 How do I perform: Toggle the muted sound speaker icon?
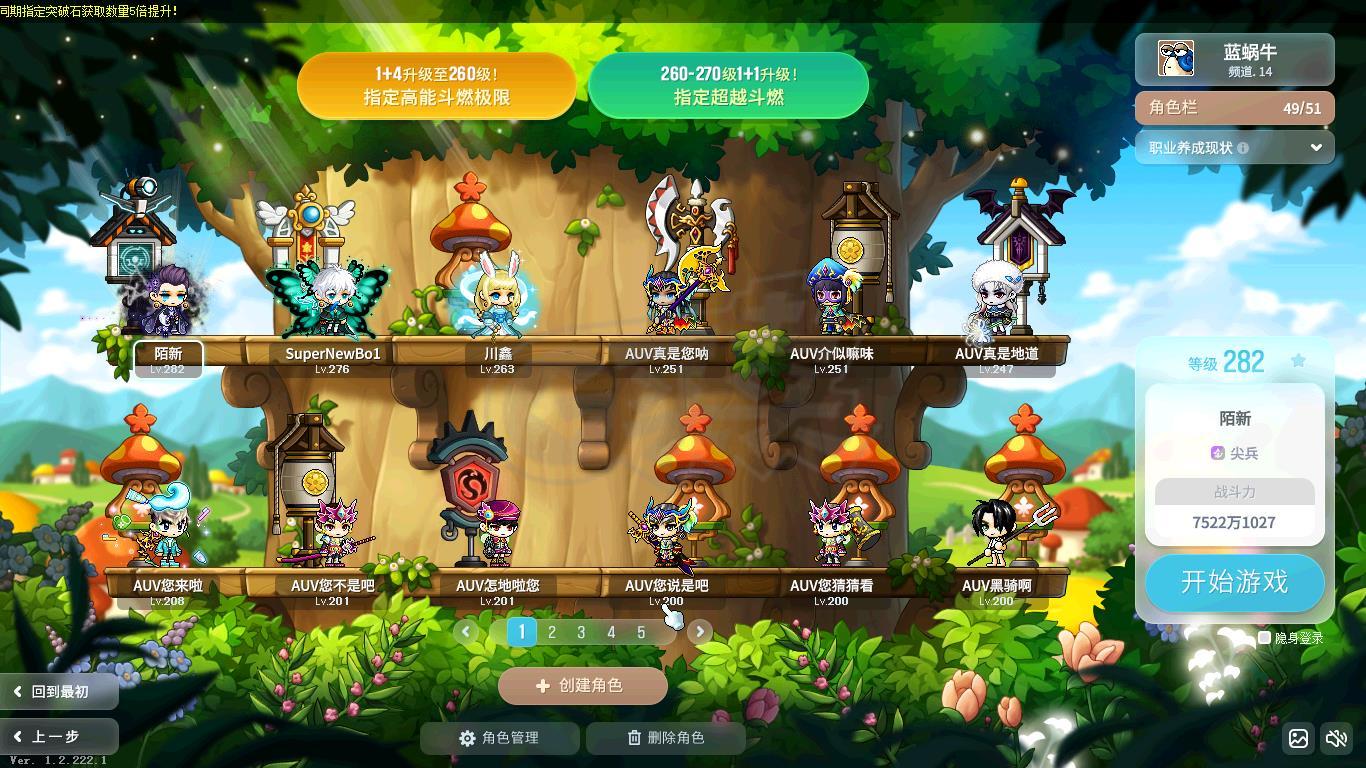(x=1336, y=739)
